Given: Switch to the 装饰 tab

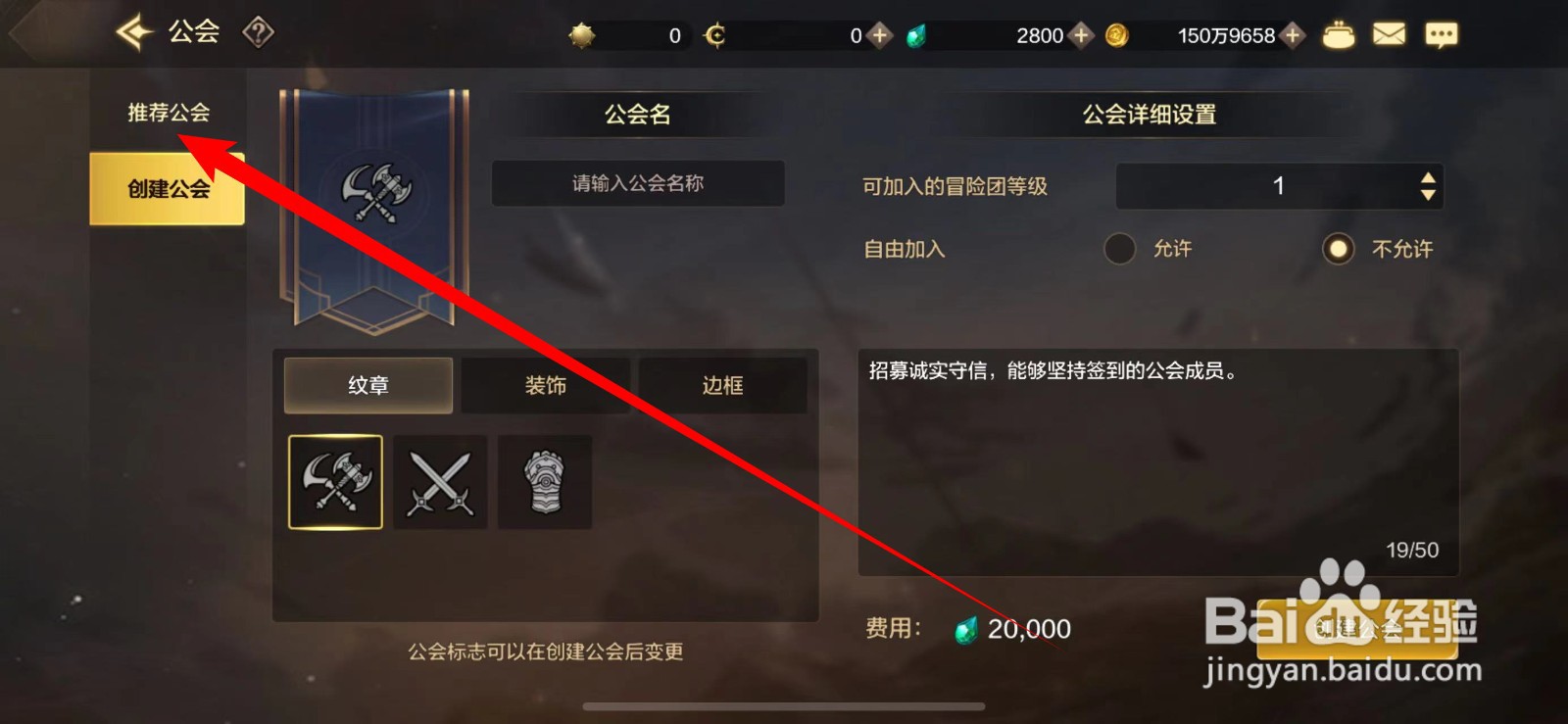Looking at the screenshot, I should coord(546,385).
